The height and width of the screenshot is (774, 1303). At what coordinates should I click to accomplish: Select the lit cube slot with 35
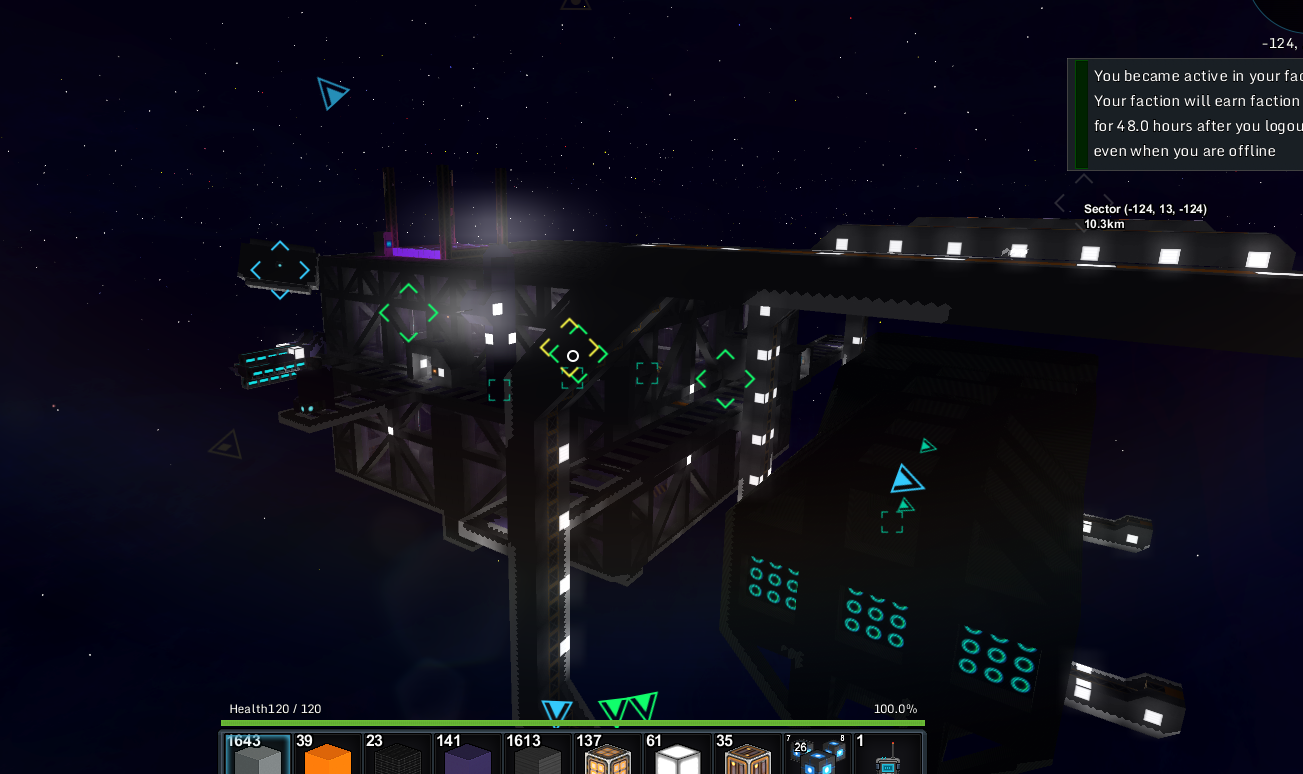(x=748, y=755)
